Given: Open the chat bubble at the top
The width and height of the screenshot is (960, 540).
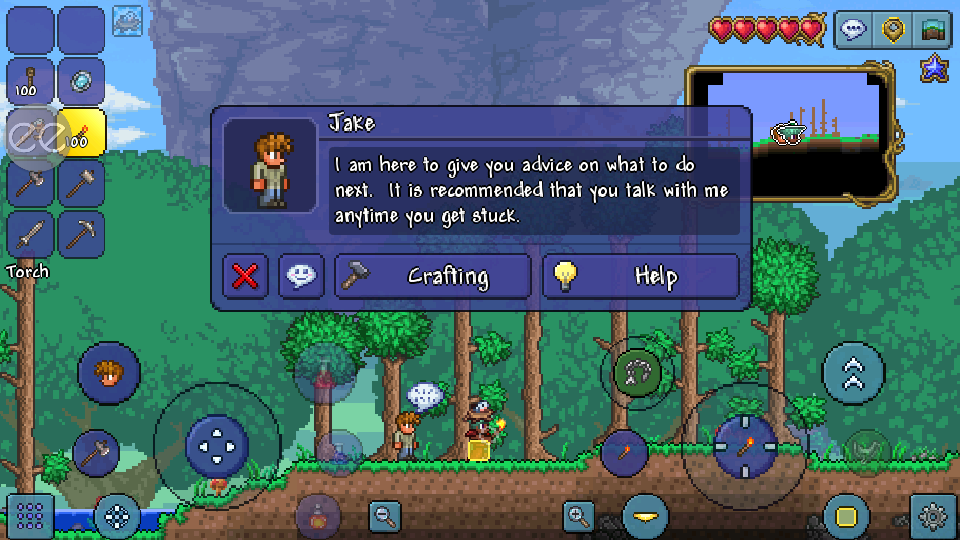Looking at the screenshot, I should [x=853, y=30].
